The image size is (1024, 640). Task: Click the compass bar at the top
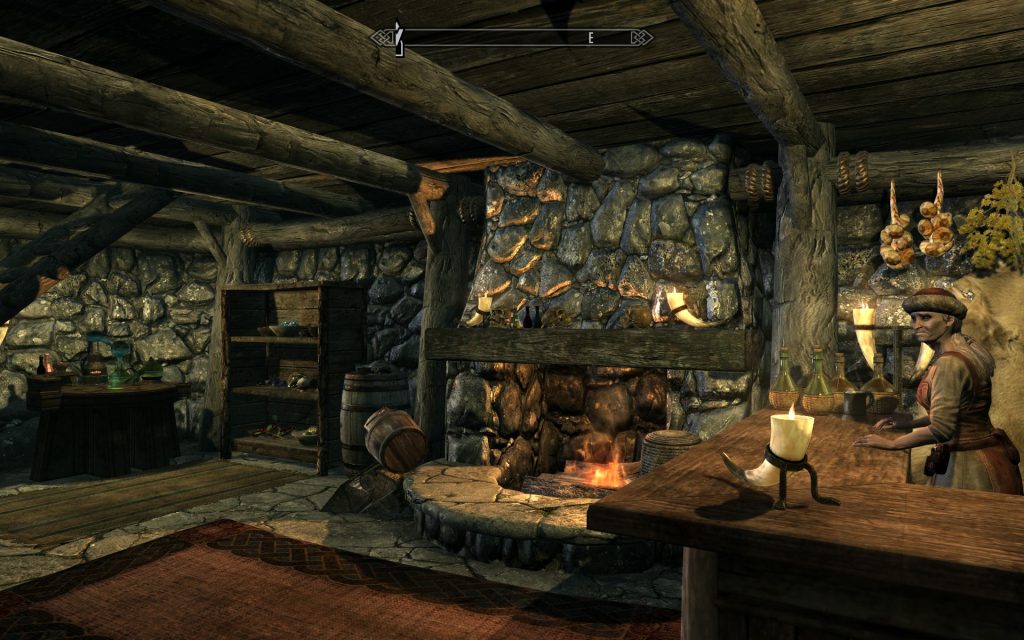click(x=512, y=38)
